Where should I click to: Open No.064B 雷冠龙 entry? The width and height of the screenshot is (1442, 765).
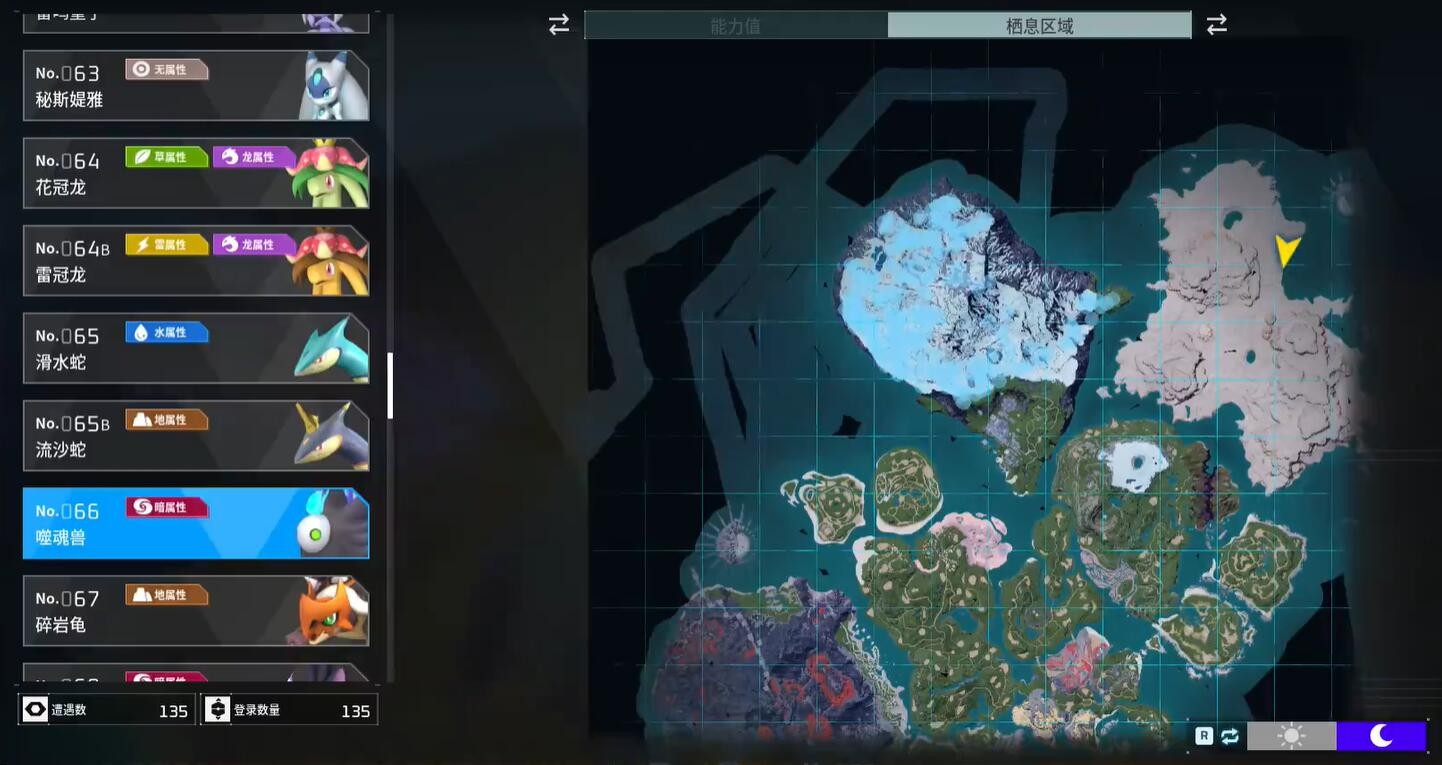(196, 261)
